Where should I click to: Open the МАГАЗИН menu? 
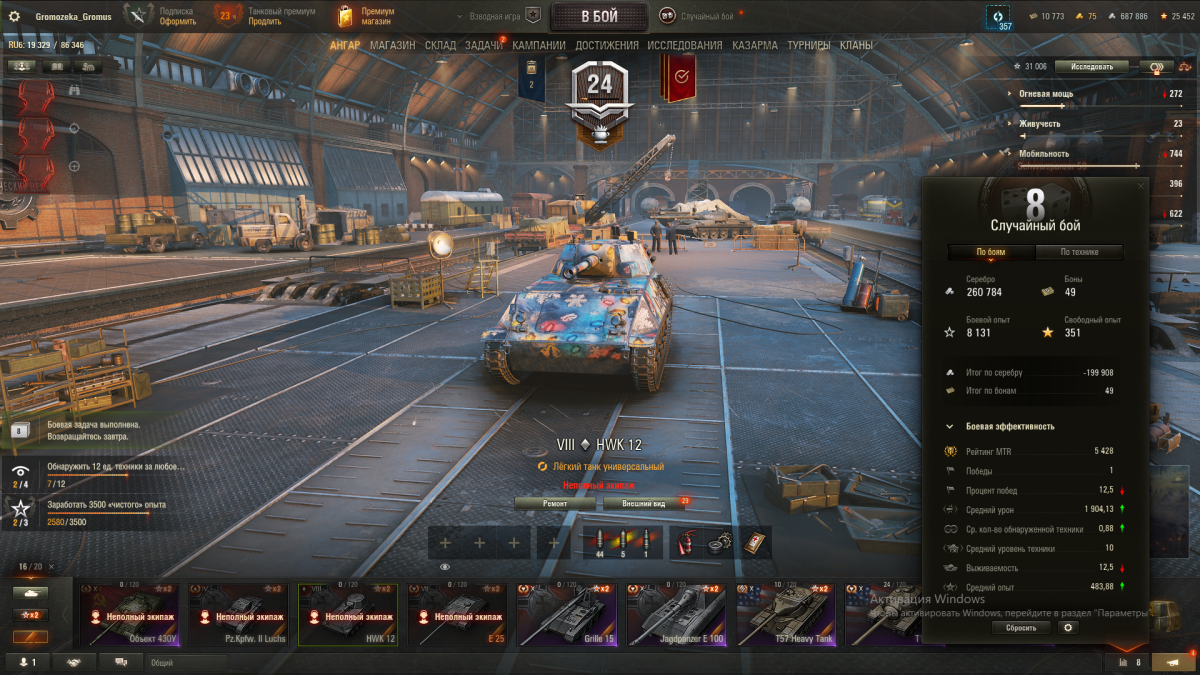(x=392, y=45)
